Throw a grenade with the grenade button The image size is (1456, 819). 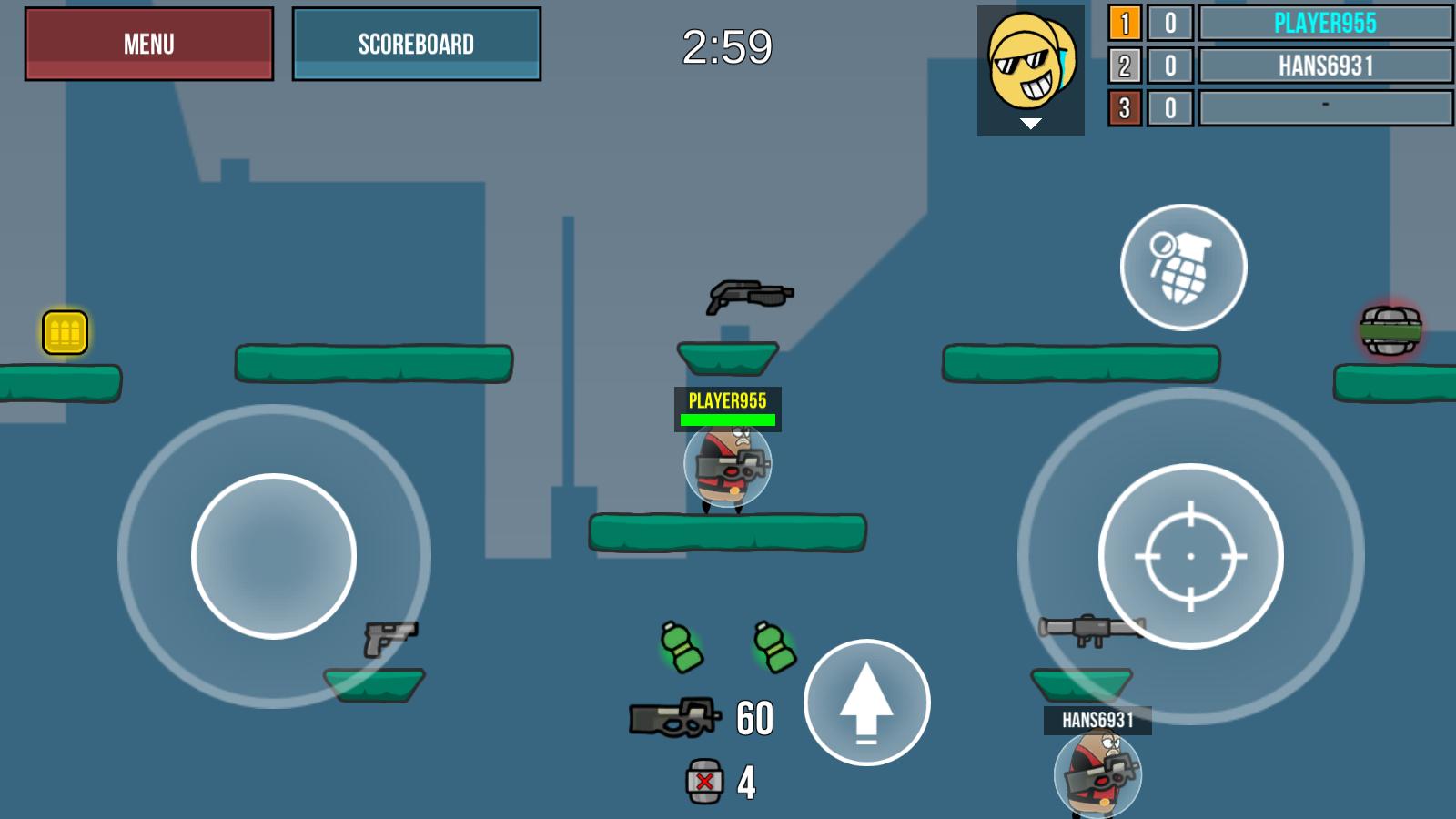pos(1183,268)
